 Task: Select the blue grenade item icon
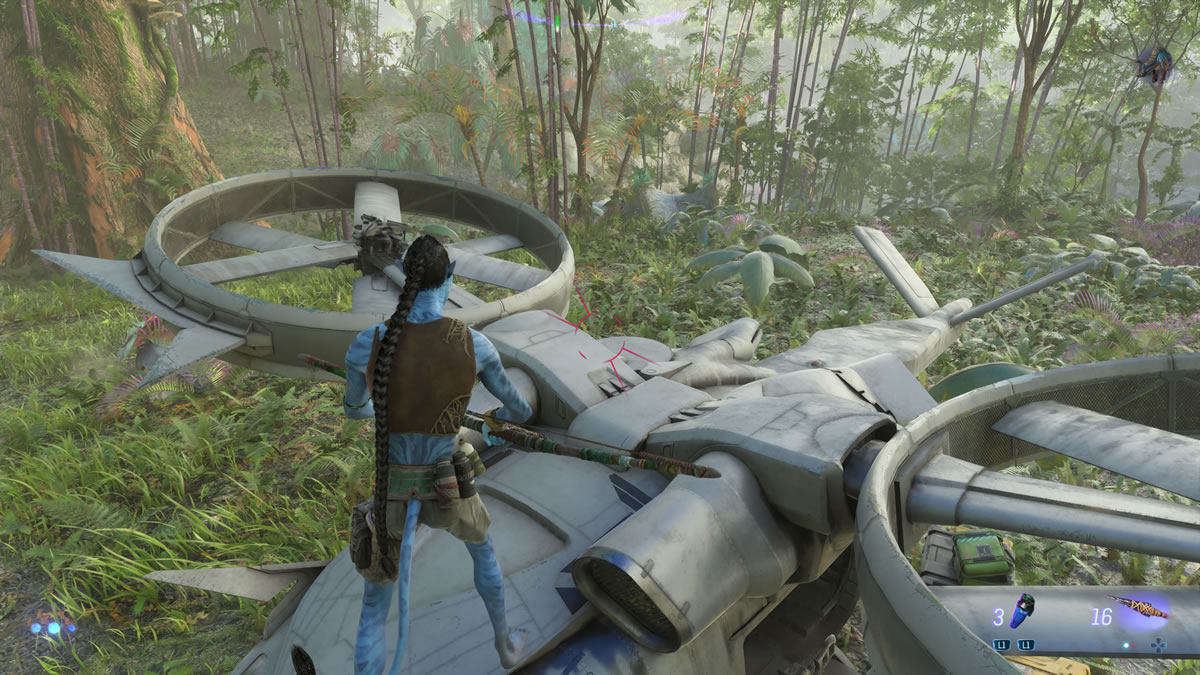click(1022, 610)
